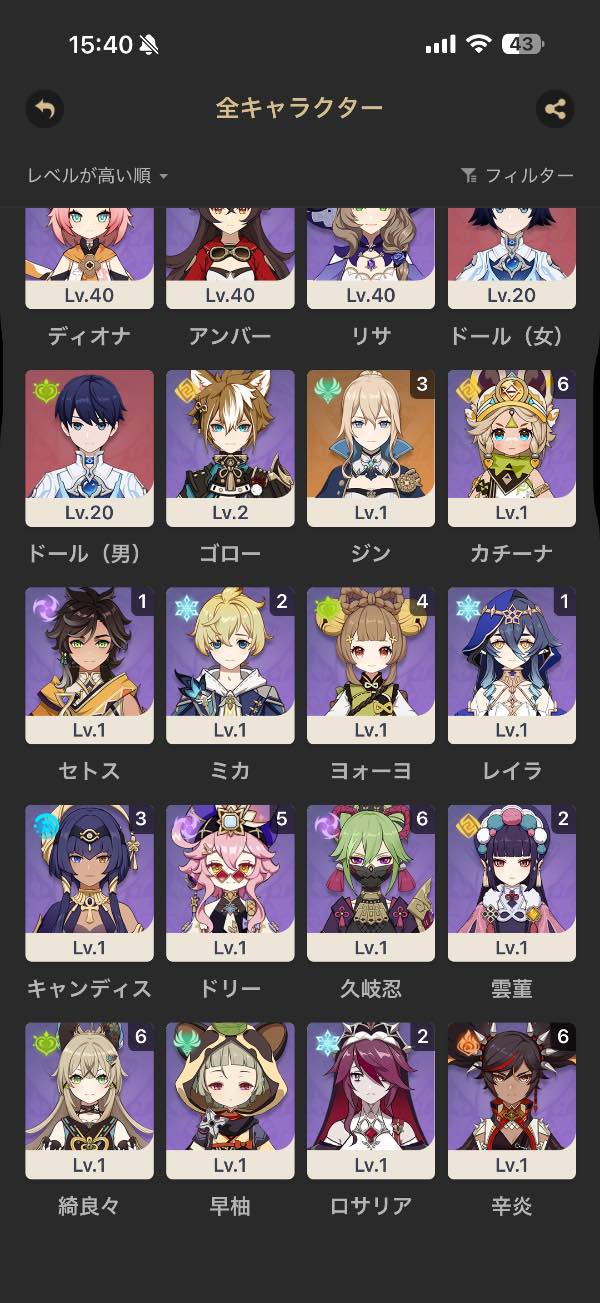Choose the アンバー character card

coord(230,258)
